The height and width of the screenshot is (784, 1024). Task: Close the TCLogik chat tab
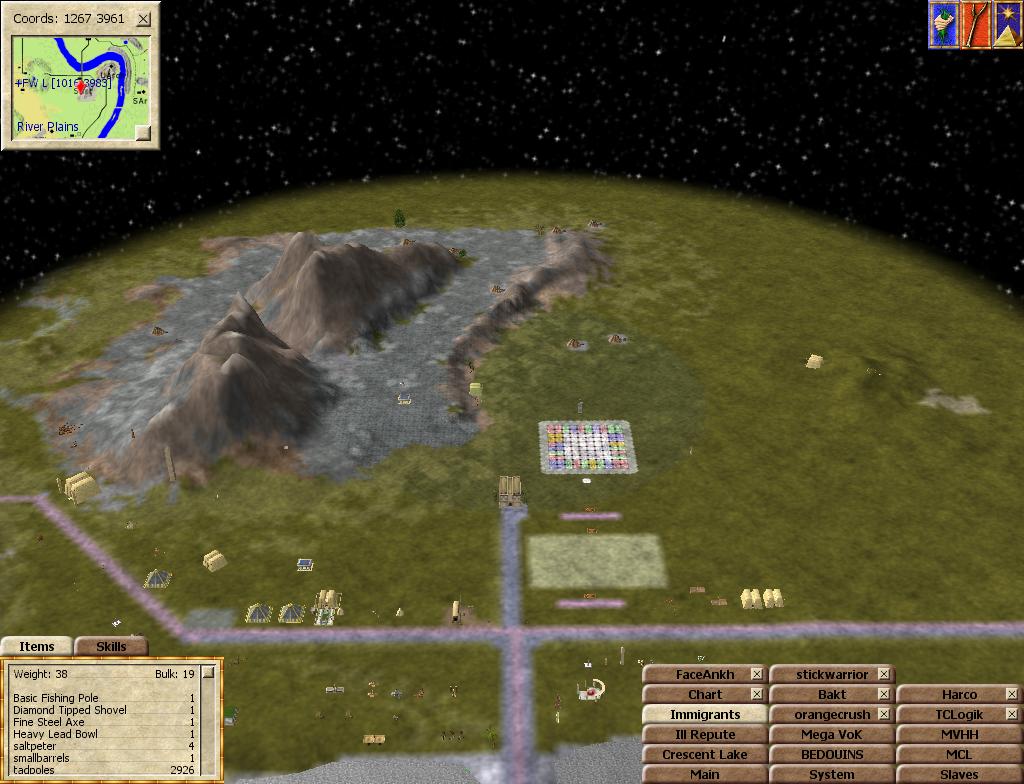[1011, 715]
